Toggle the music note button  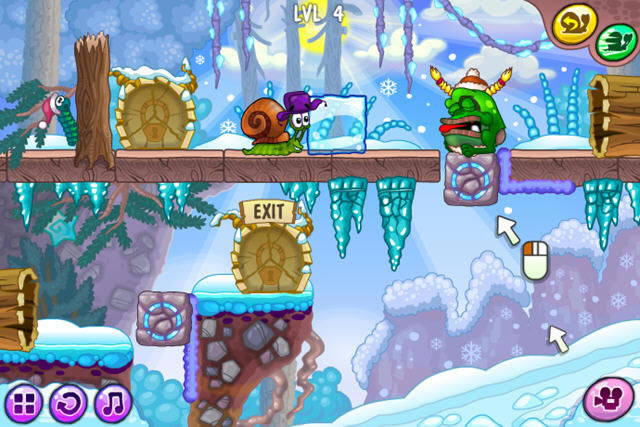click(x=113, y=404)
